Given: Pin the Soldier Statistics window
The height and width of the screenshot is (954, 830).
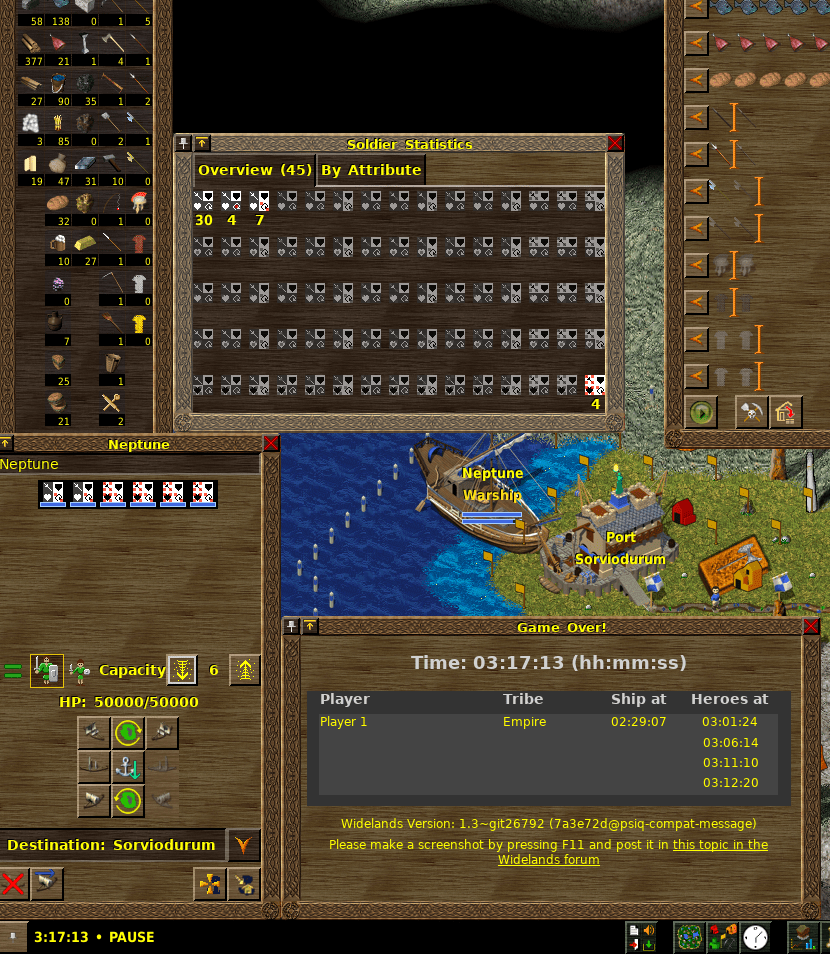Looking at the screenshot, I should pyautogui.click(x=183, y=144).
